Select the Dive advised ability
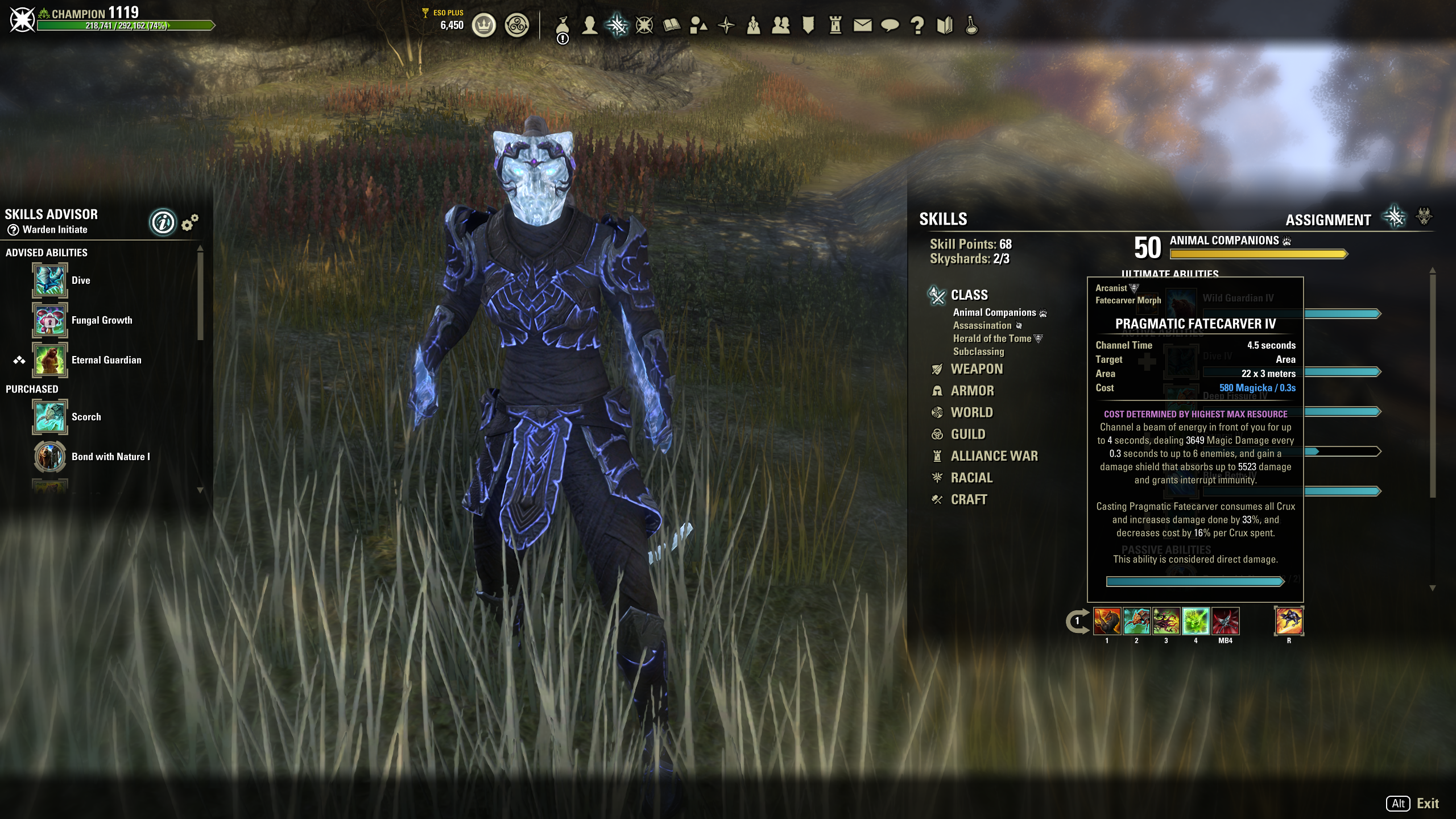The width and height of the screenshot is (1456, 819). pyautogui.click(x=50, y=280)
